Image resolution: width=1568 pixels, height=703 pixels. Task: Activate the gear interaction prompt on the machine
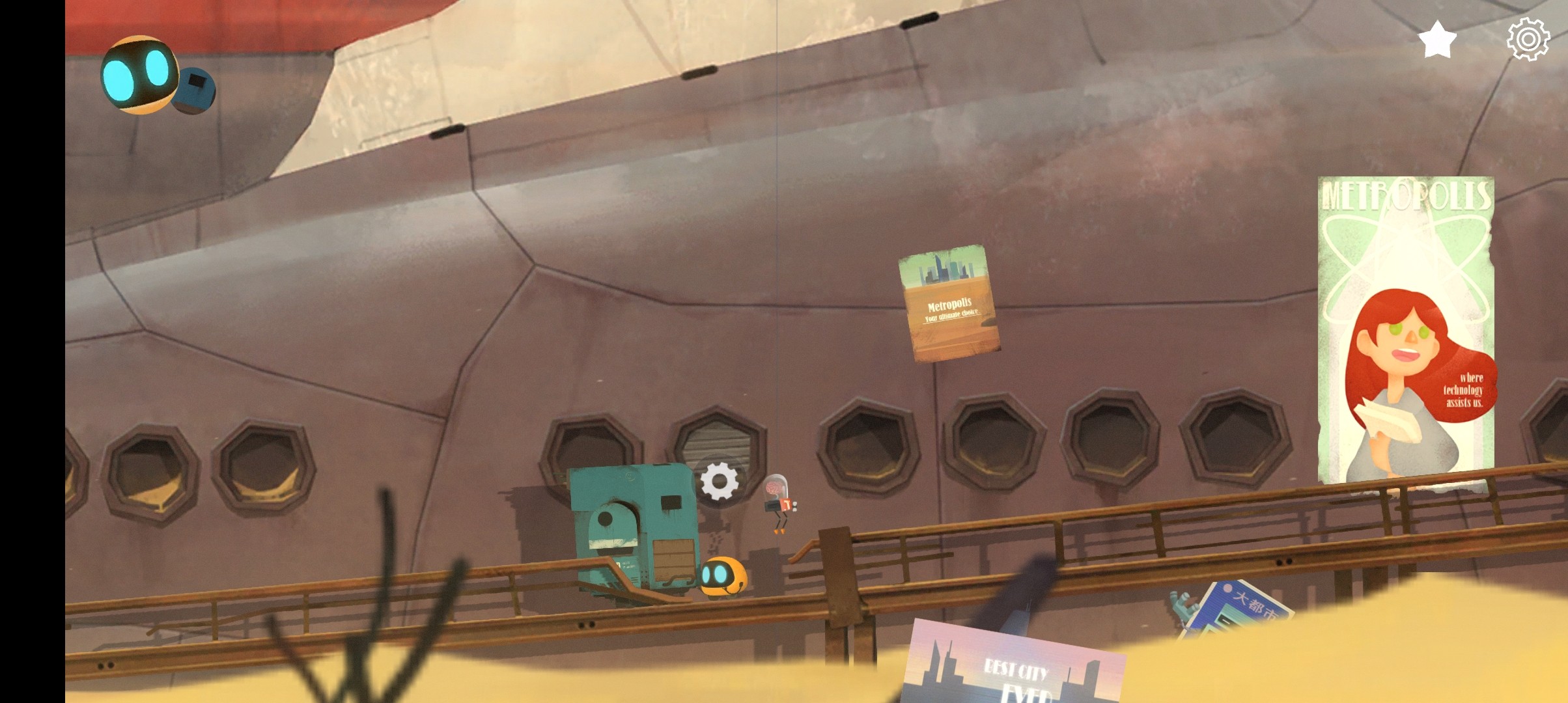pos(719,482)
